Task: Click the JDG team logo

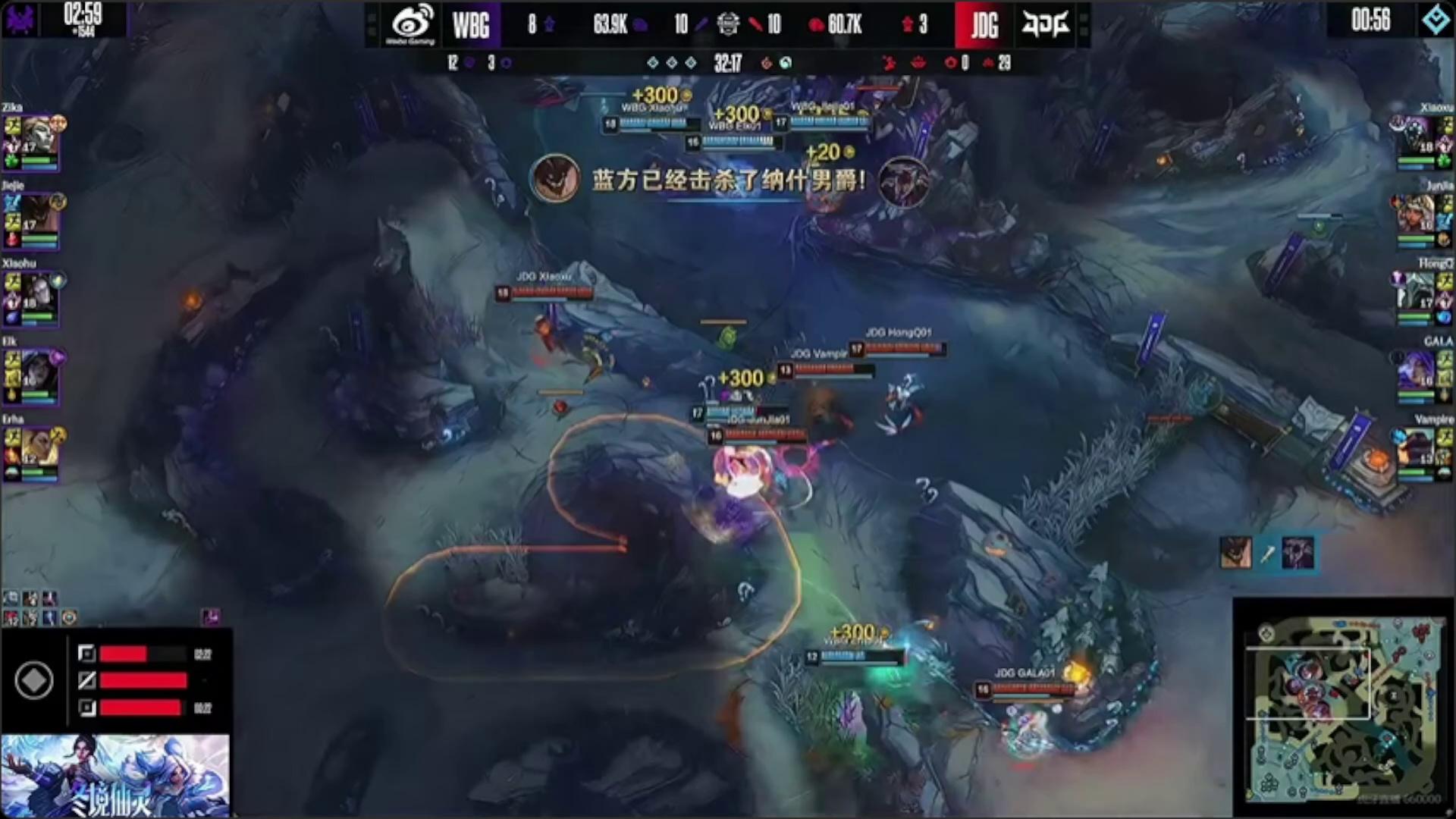Action: coord(1045,24)
